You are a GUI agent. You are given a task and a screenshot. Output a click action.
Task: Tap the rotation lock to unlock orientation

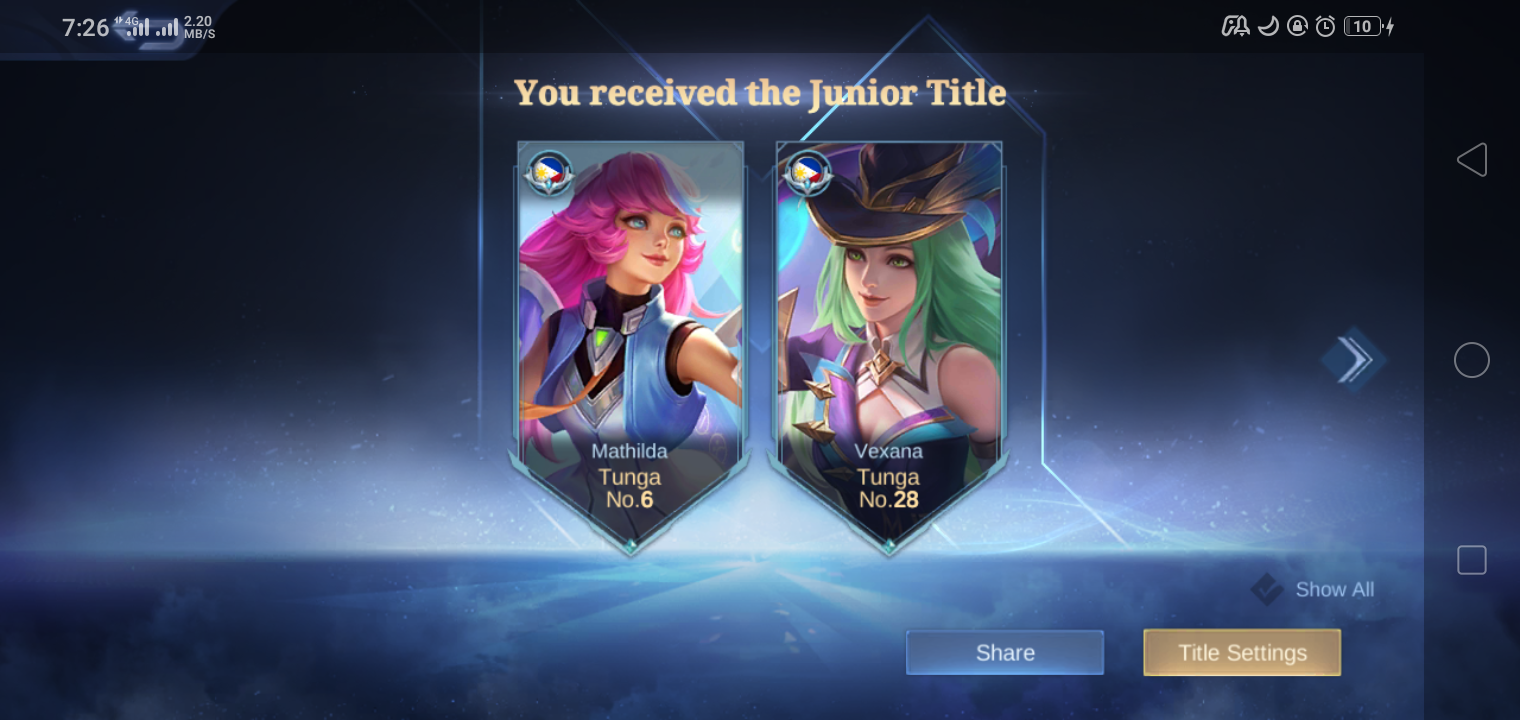coord(1298,27)
